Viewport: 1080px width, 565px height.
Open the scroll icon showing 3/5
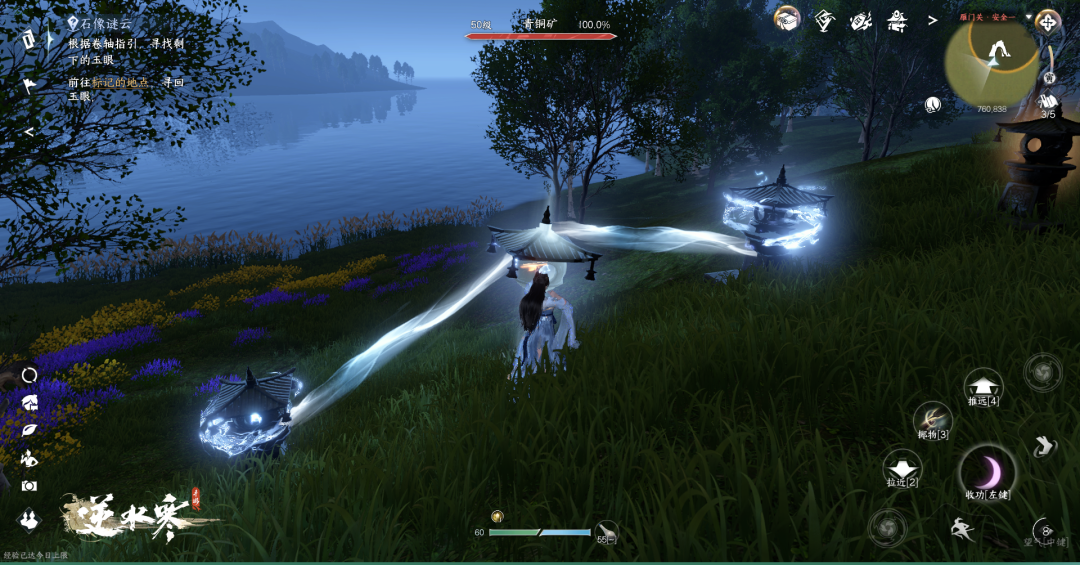[x=1048, y=102]
